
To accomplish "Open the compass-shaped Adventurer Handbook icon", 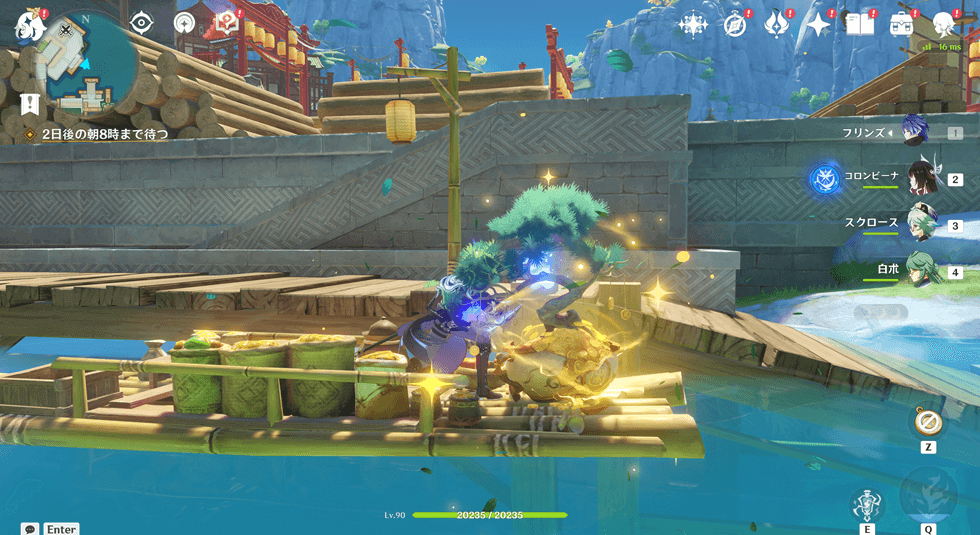I will [x=736, y=25].
